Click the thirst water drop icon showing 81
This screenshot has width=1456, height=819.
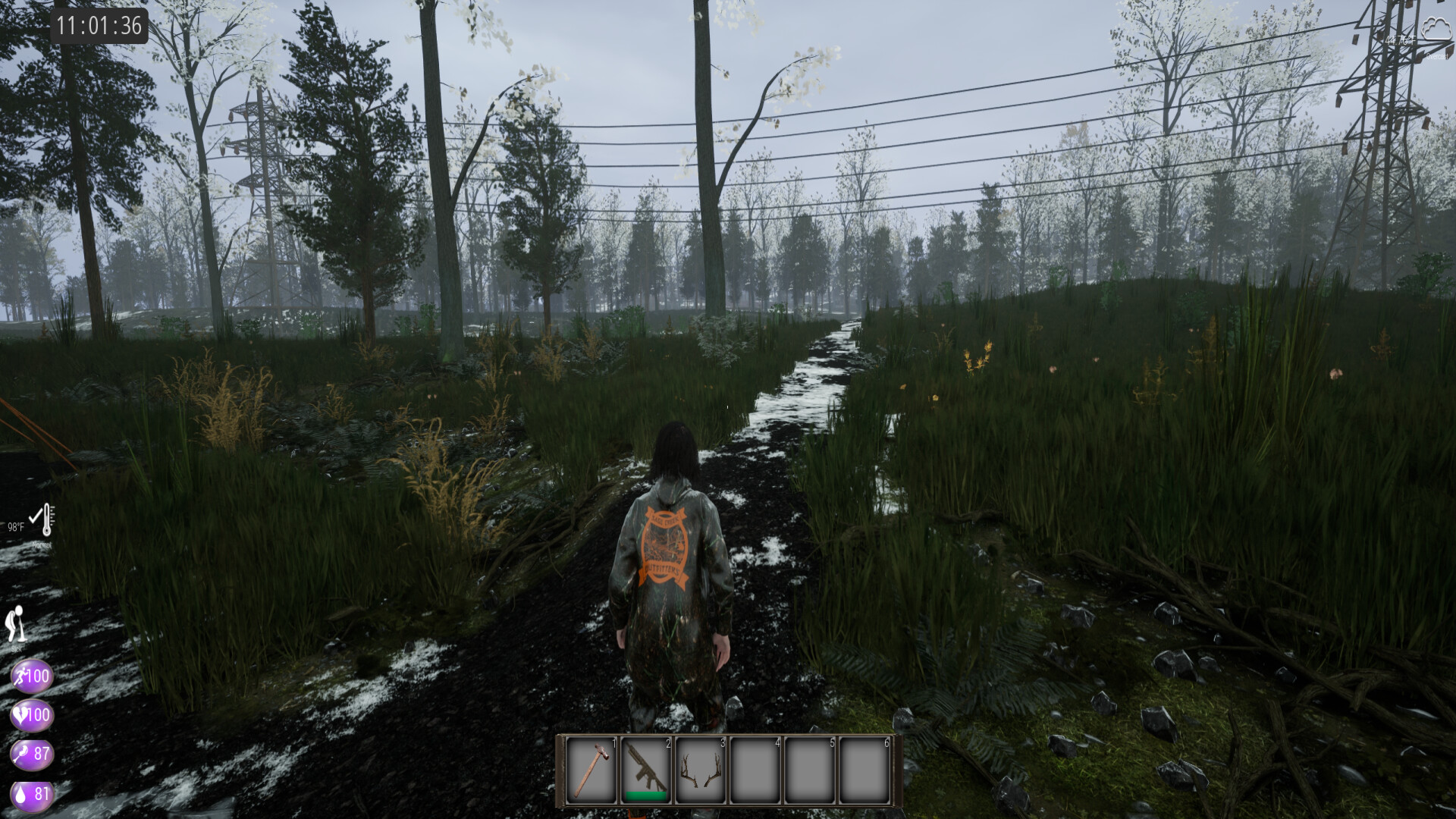click(32, 795)
